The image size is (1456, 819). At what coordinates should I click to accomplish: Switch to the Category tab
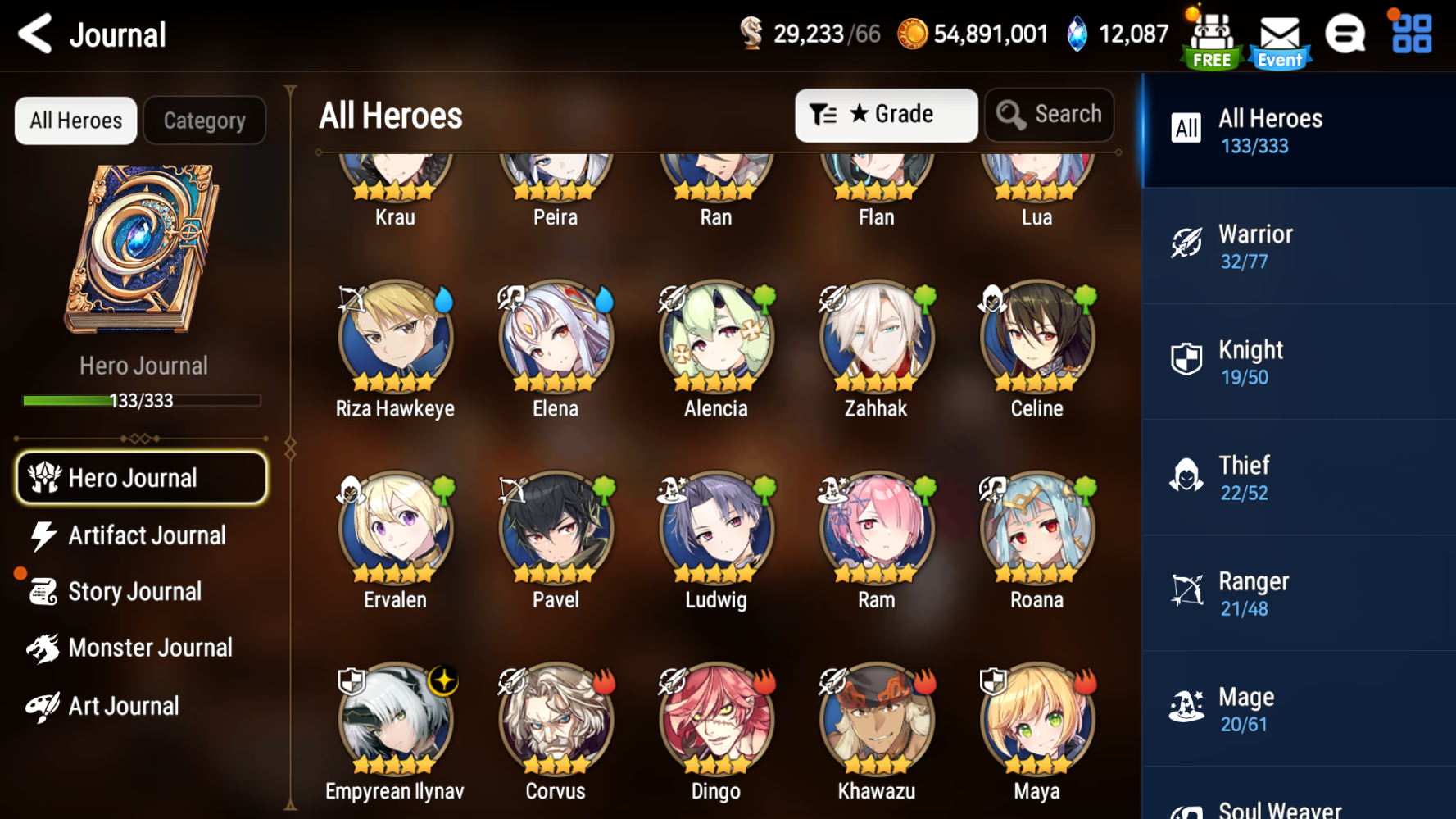coord(204,120)
